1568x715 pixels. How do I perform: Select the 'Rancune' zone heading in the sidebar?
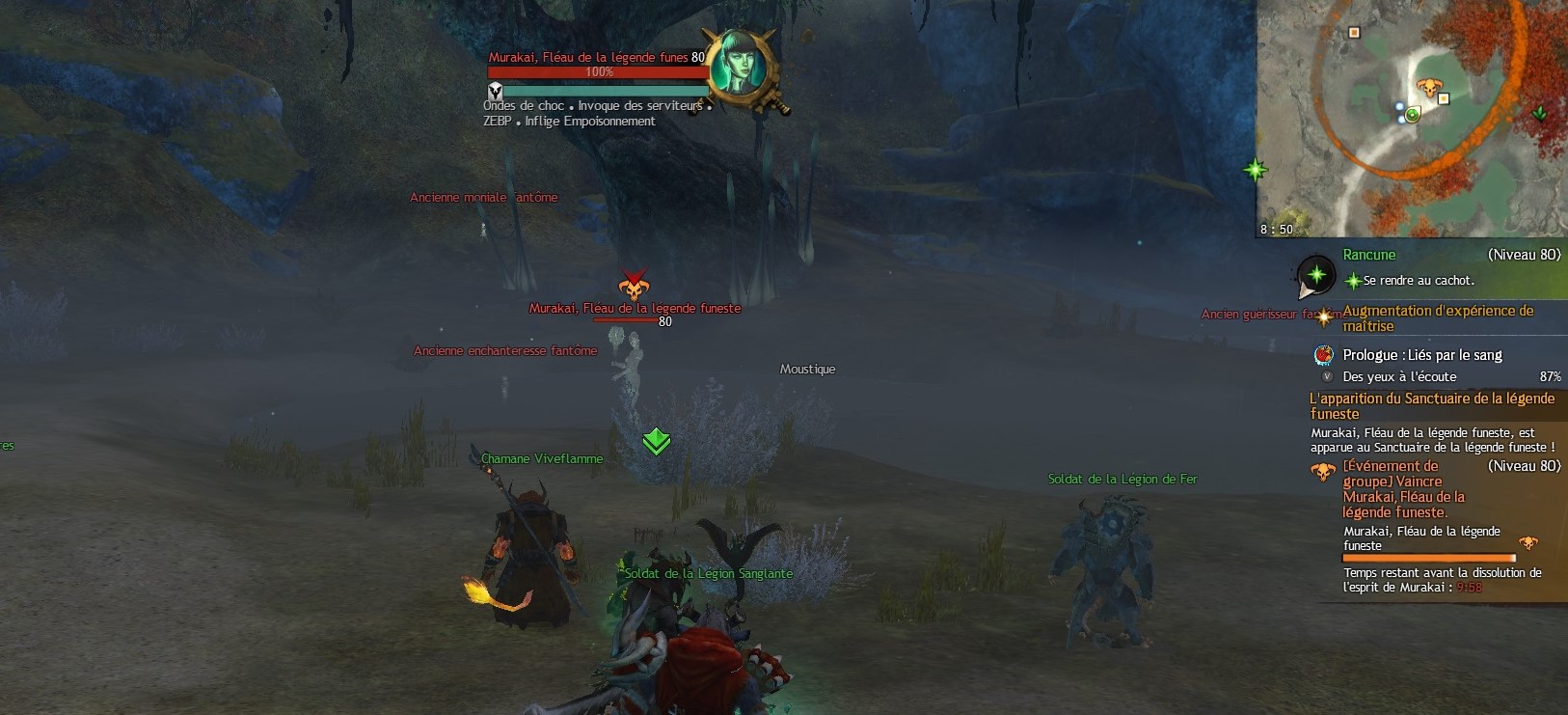[x=1369, y=255]
